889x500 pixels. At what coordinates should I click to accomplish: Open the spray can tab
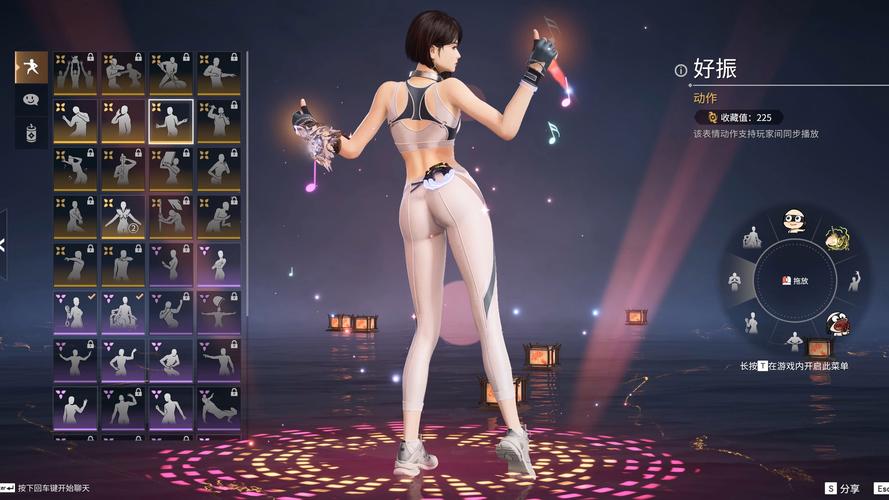coord(30,133)
